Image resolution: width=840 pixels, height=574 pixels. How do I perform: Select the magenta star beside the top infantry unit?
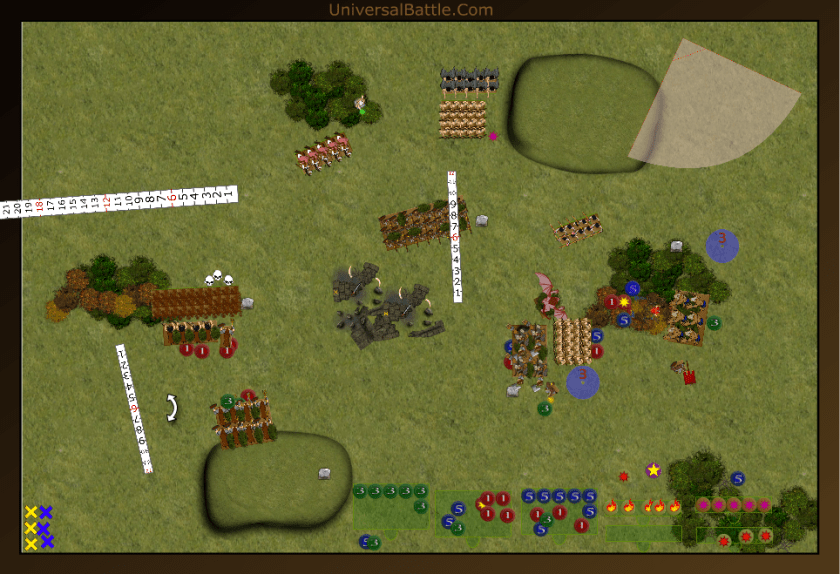point(493,136)
